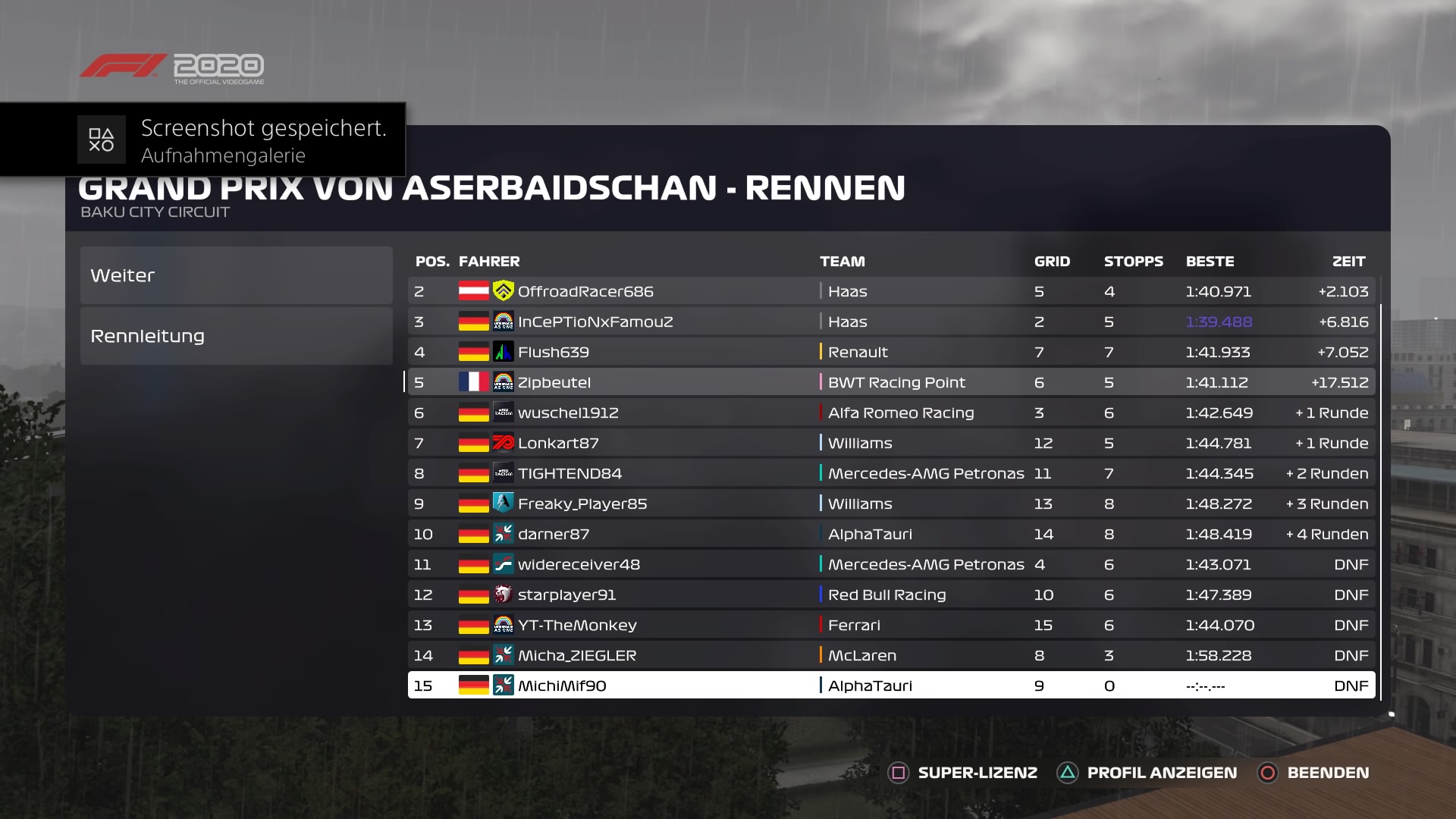Select the darner87 result row
The image size is (1456, 819).
pyautogui.click(x=891, y=534)
